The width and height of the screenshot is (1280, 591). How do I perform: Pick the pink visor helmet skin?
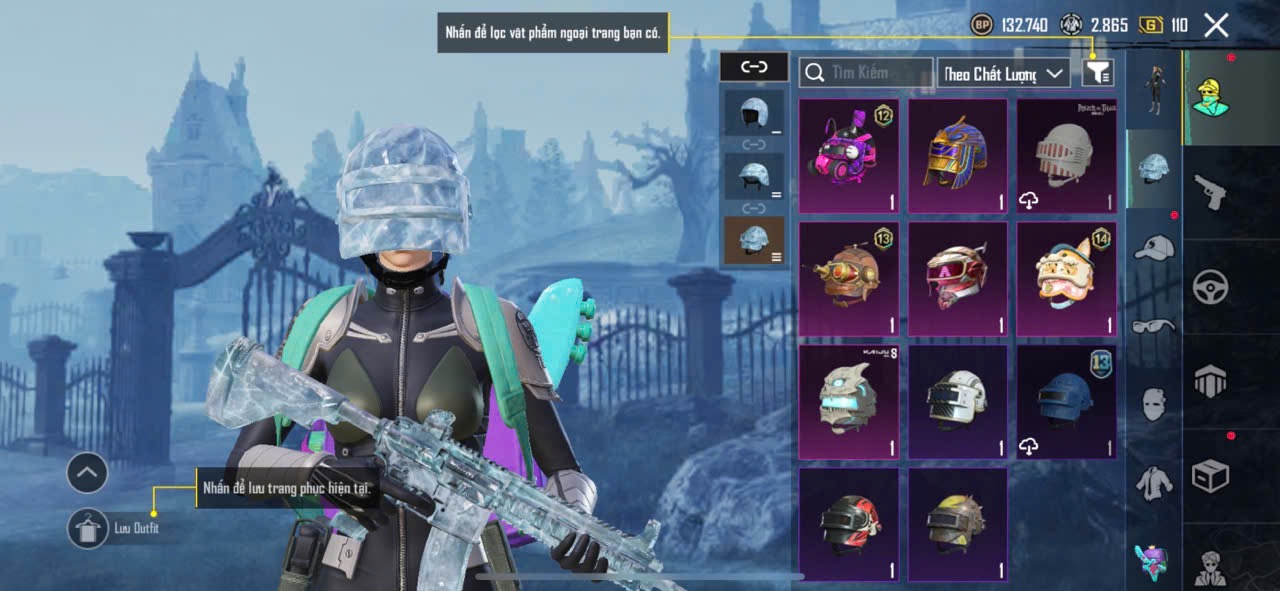coord(957,278)
